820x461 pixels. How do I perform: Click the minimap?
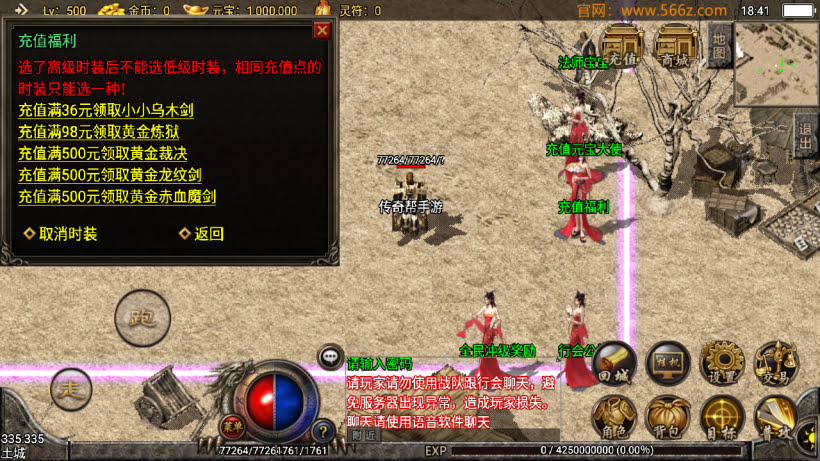tap(776, 64)
